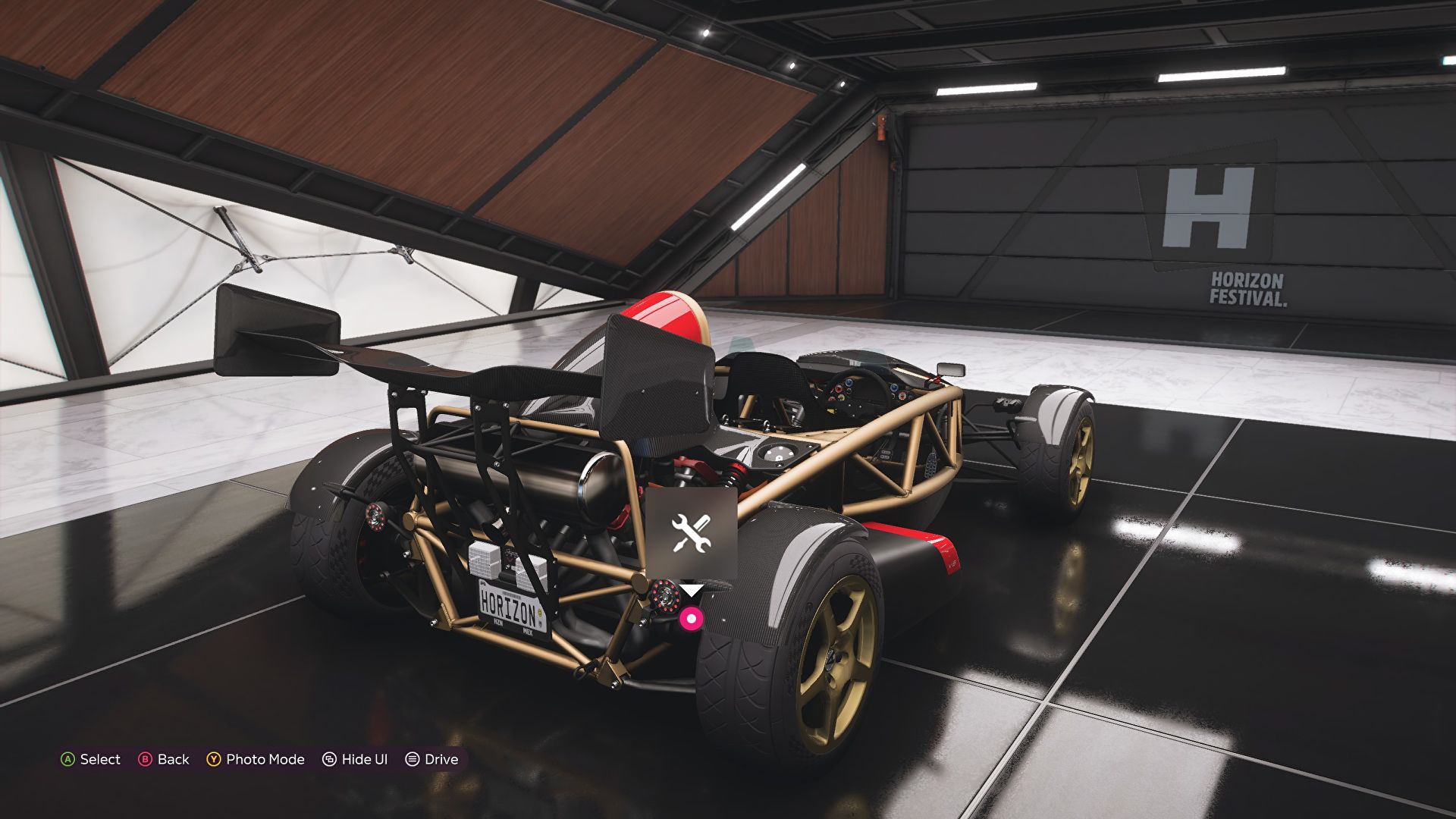
Task: Select the pink circular hotspot marker
Action: (691, 619)
